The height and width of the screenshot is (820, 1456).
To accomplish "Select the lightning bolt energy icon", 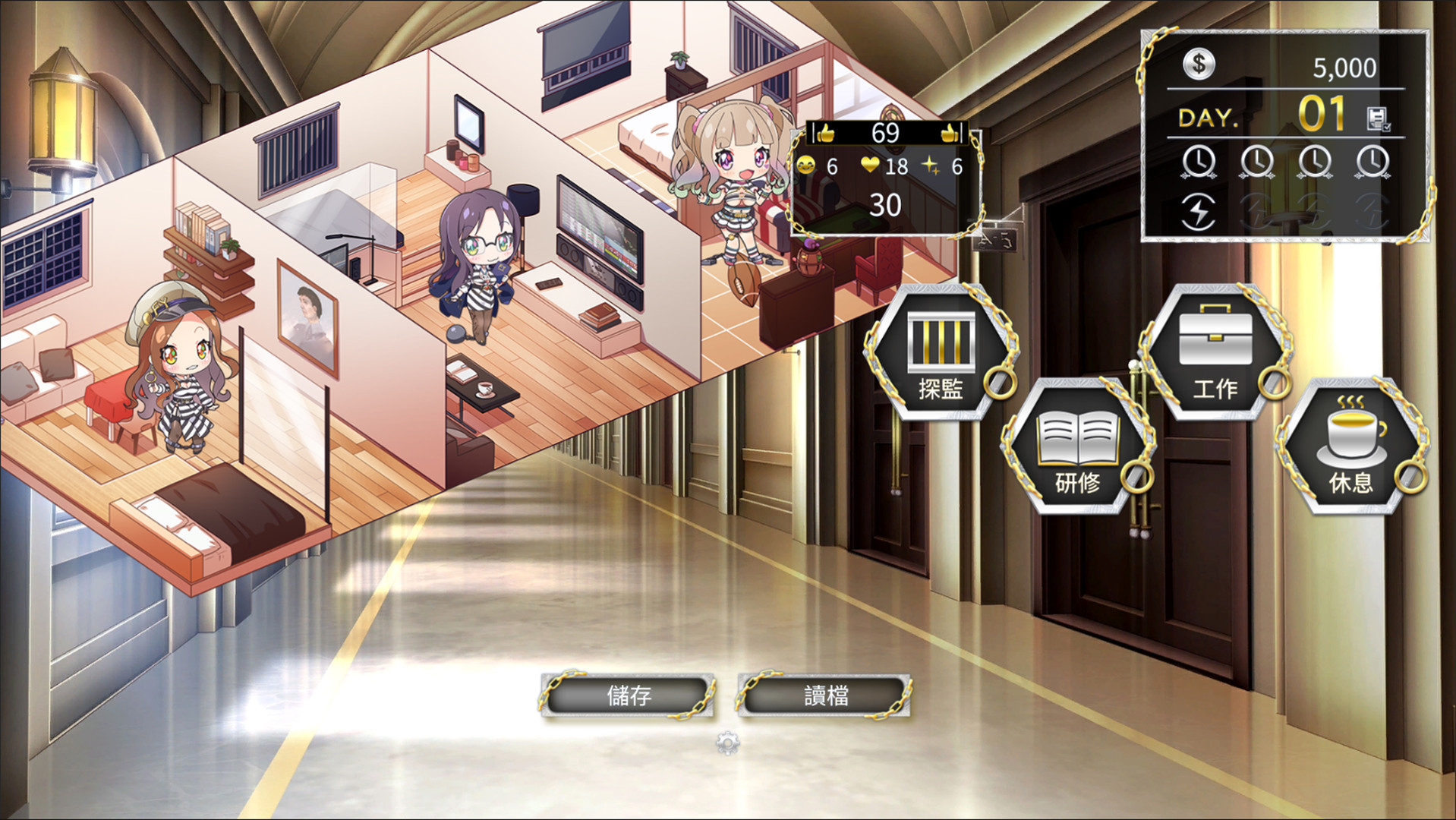I will 1199,212.
